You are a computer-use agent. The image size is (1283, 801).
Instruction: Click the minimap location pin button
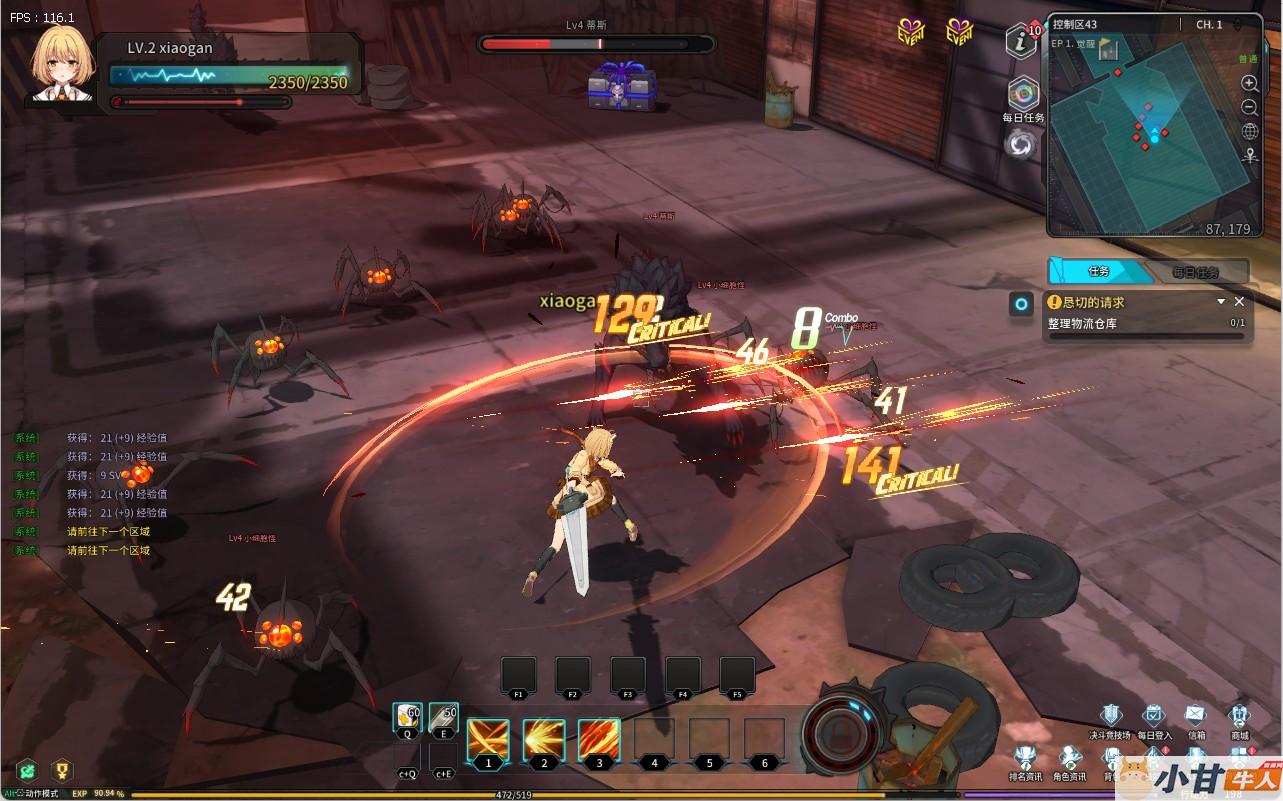coord(1249,156)
